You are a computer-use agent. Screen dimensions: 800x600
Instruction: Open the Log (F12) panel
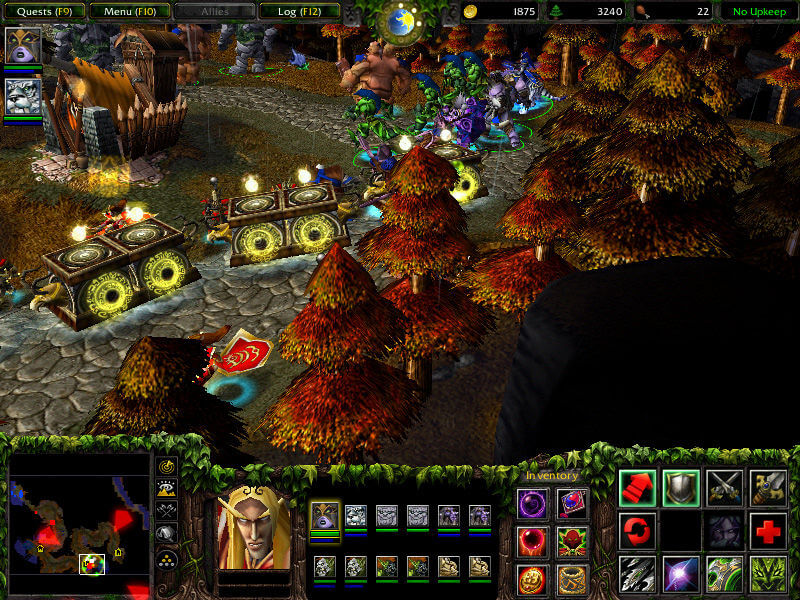click(297, 12)
